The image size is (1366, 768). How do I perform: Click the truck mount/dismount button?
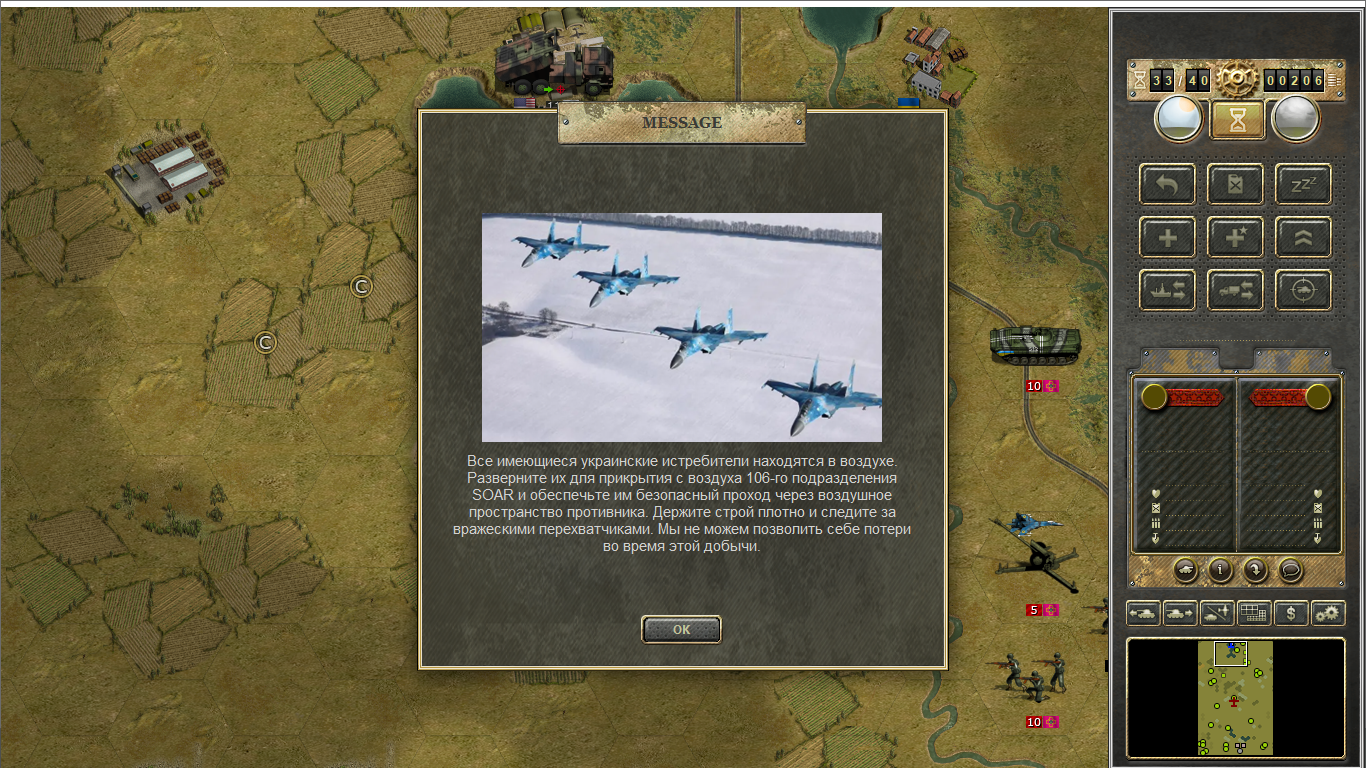point(1235,290)
